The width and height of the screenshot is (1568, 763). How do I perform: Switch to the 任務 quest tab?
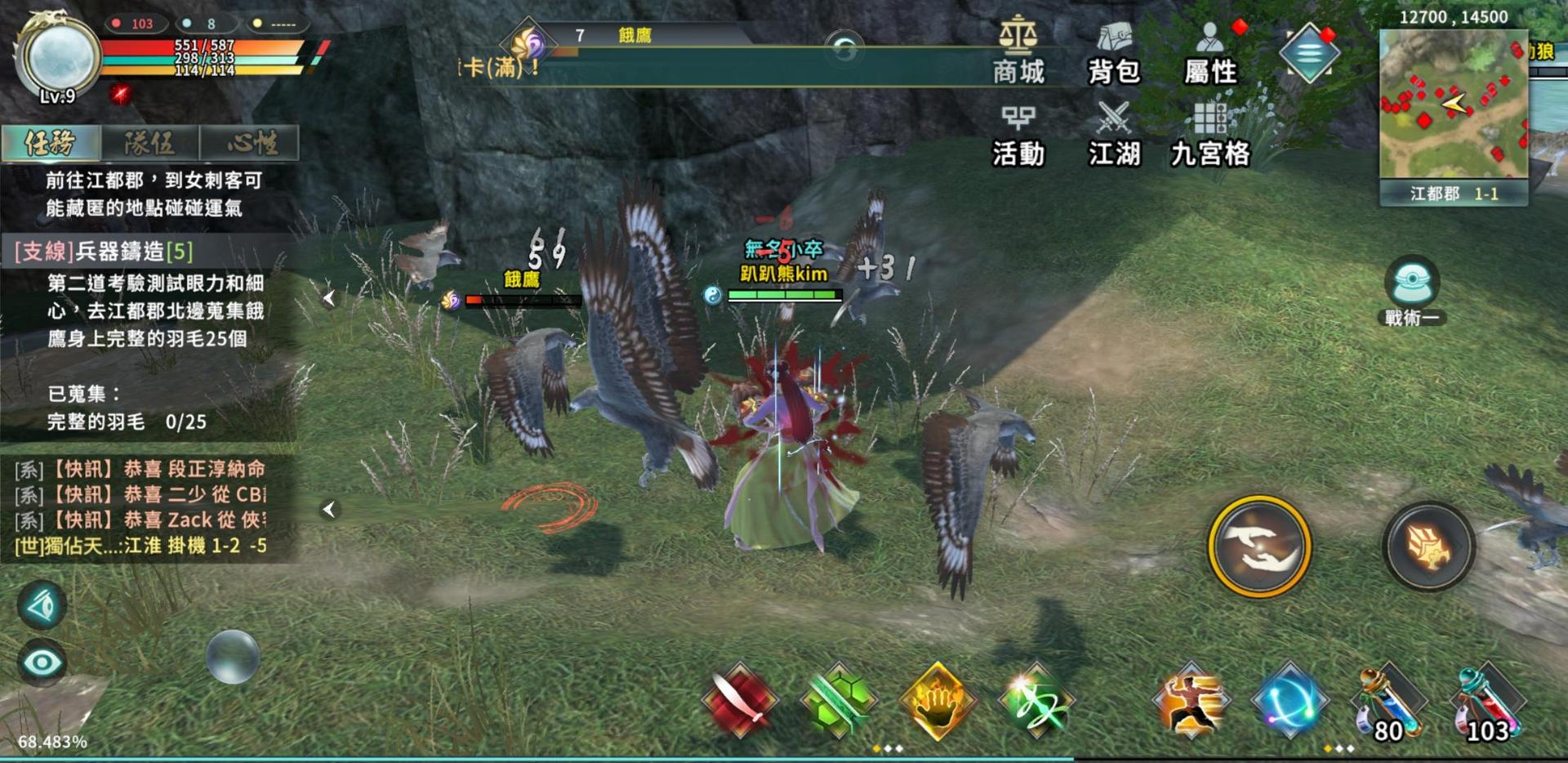pyautogui.click(x=51, y=143)
